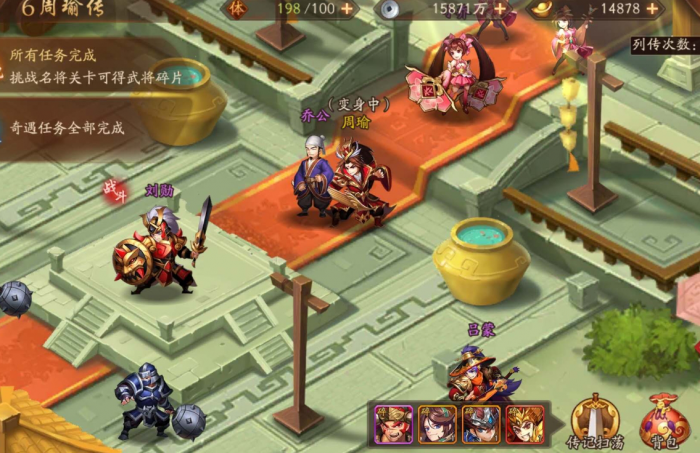Buy gold ingots with the plus button

652,9
